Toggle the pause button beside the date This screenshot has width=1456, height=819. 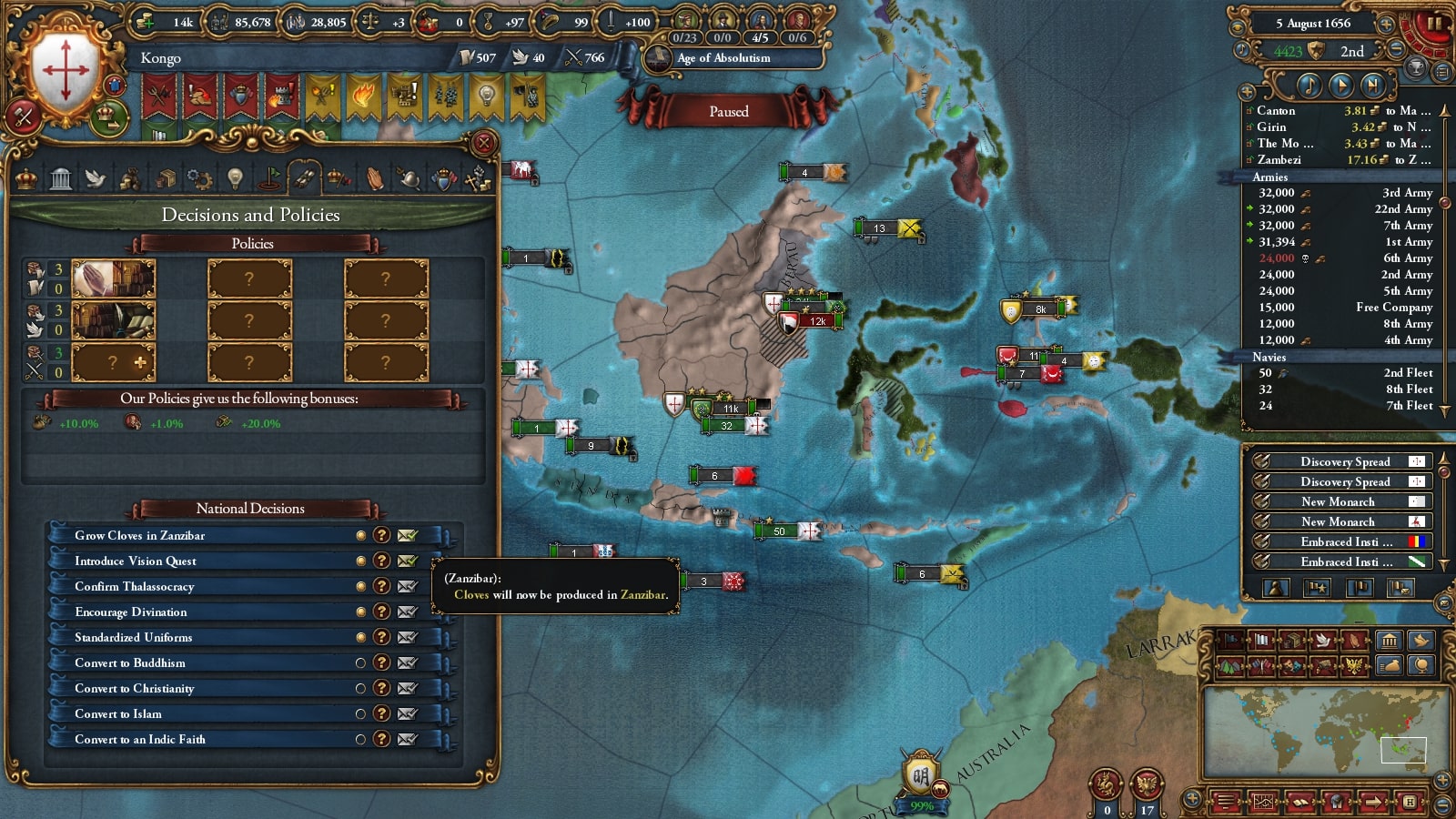tap(1434, 25)
